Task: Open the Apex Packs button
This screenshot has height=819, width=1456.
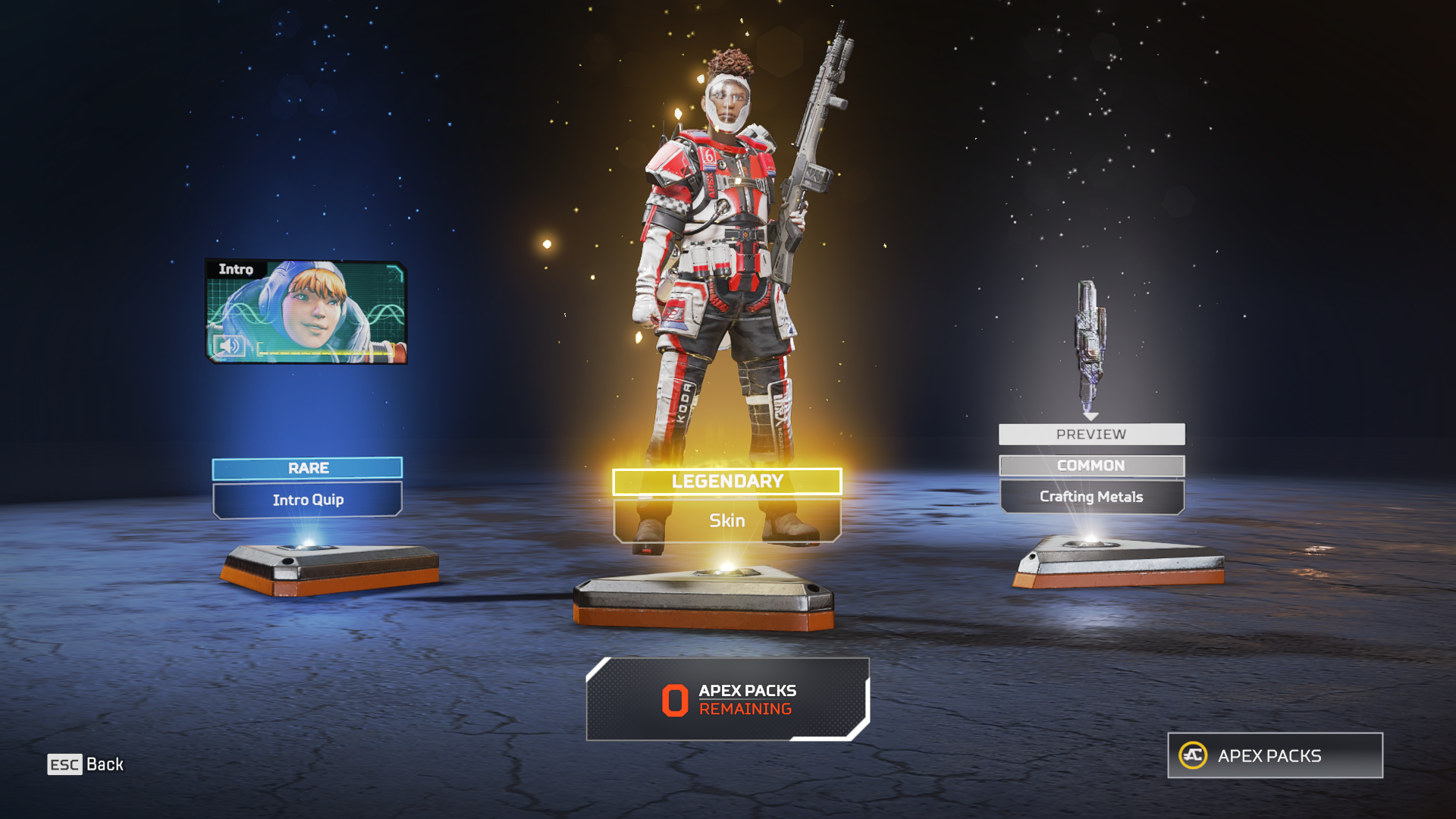Action: (1275, 755)
